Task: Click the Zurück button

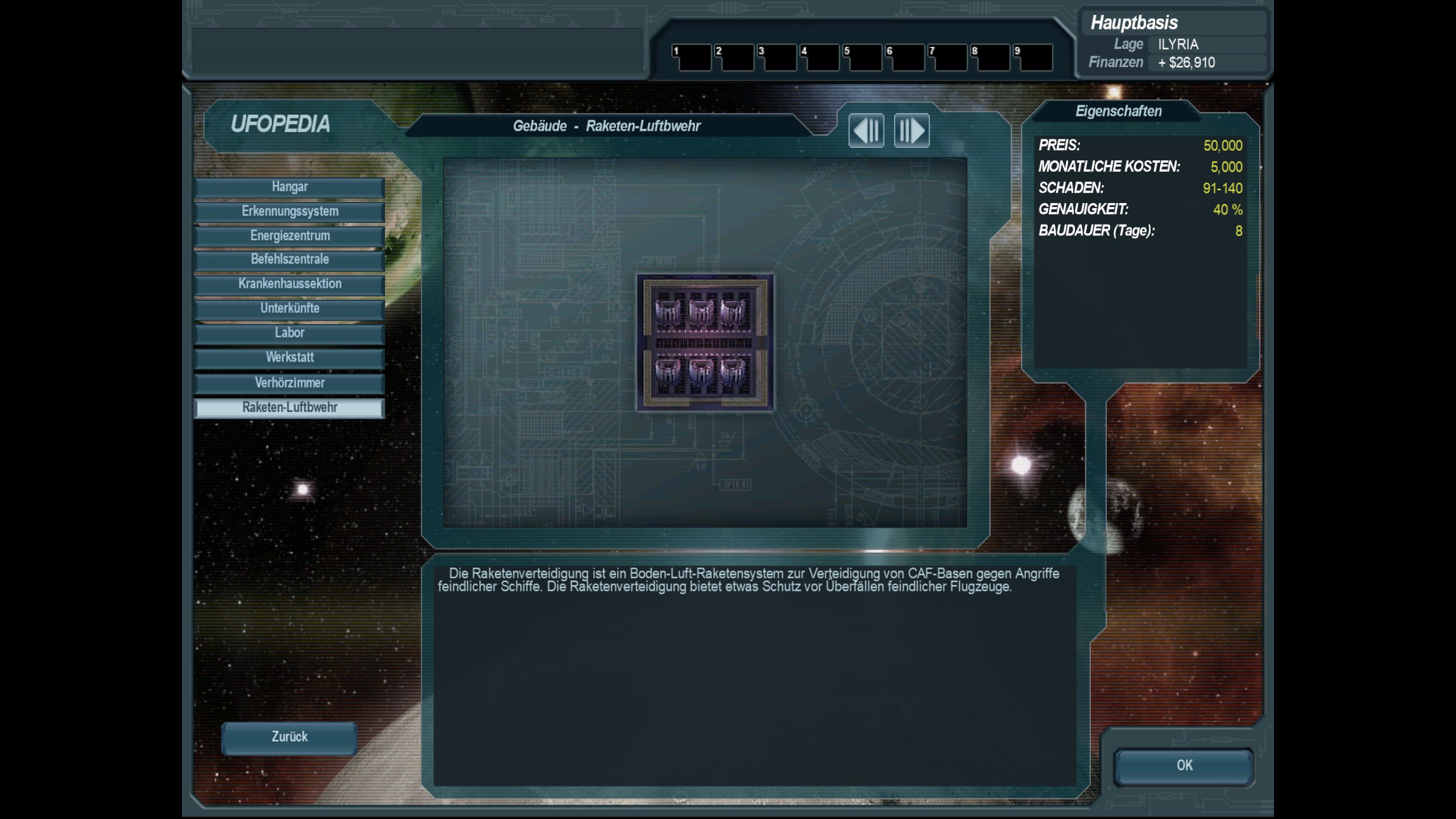Action: coord(289,738)
